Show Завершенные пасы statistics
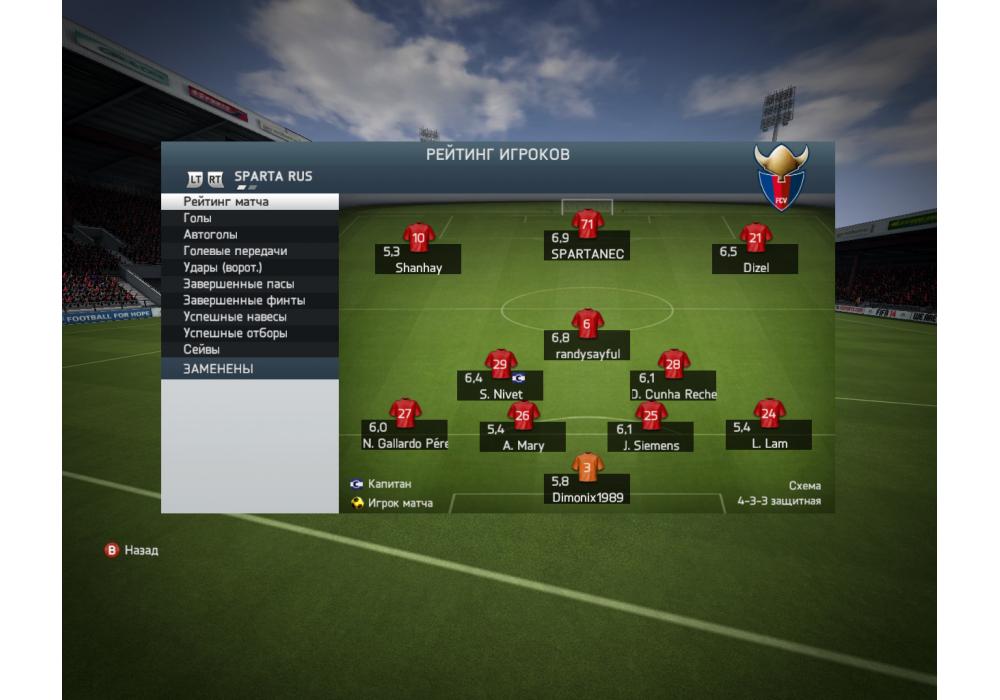The image size is (1000, 700). pos(249,284)
